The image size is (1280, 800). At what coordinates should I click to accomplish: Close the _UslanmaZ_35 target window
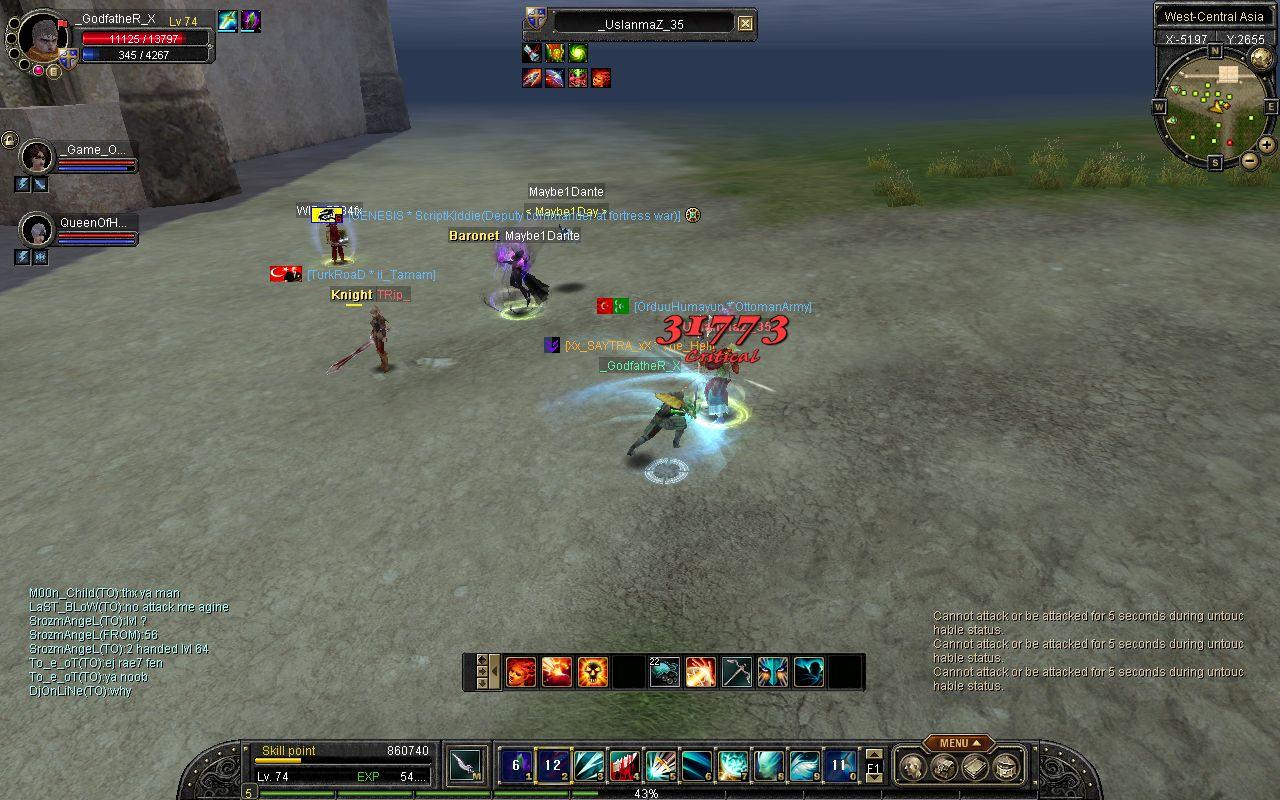pos(745,24)
